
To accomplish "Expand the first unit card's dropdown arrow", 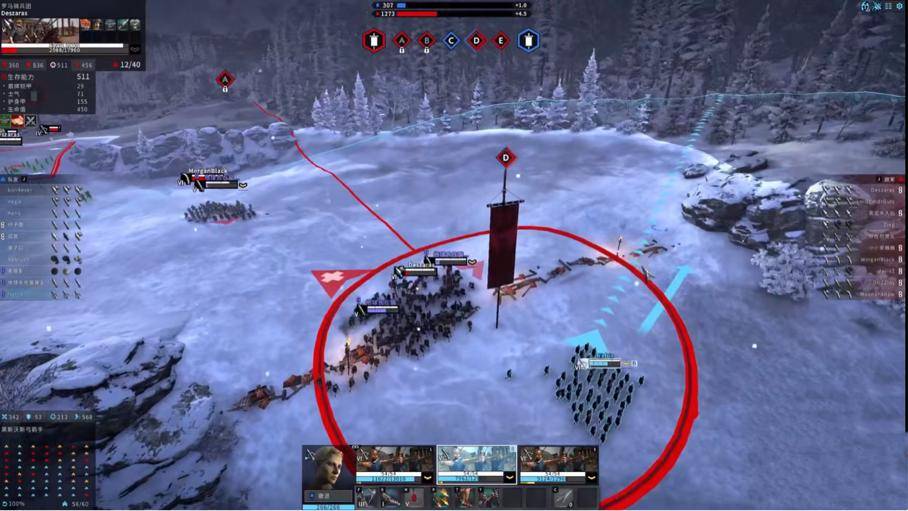I will tap(428, 477).
